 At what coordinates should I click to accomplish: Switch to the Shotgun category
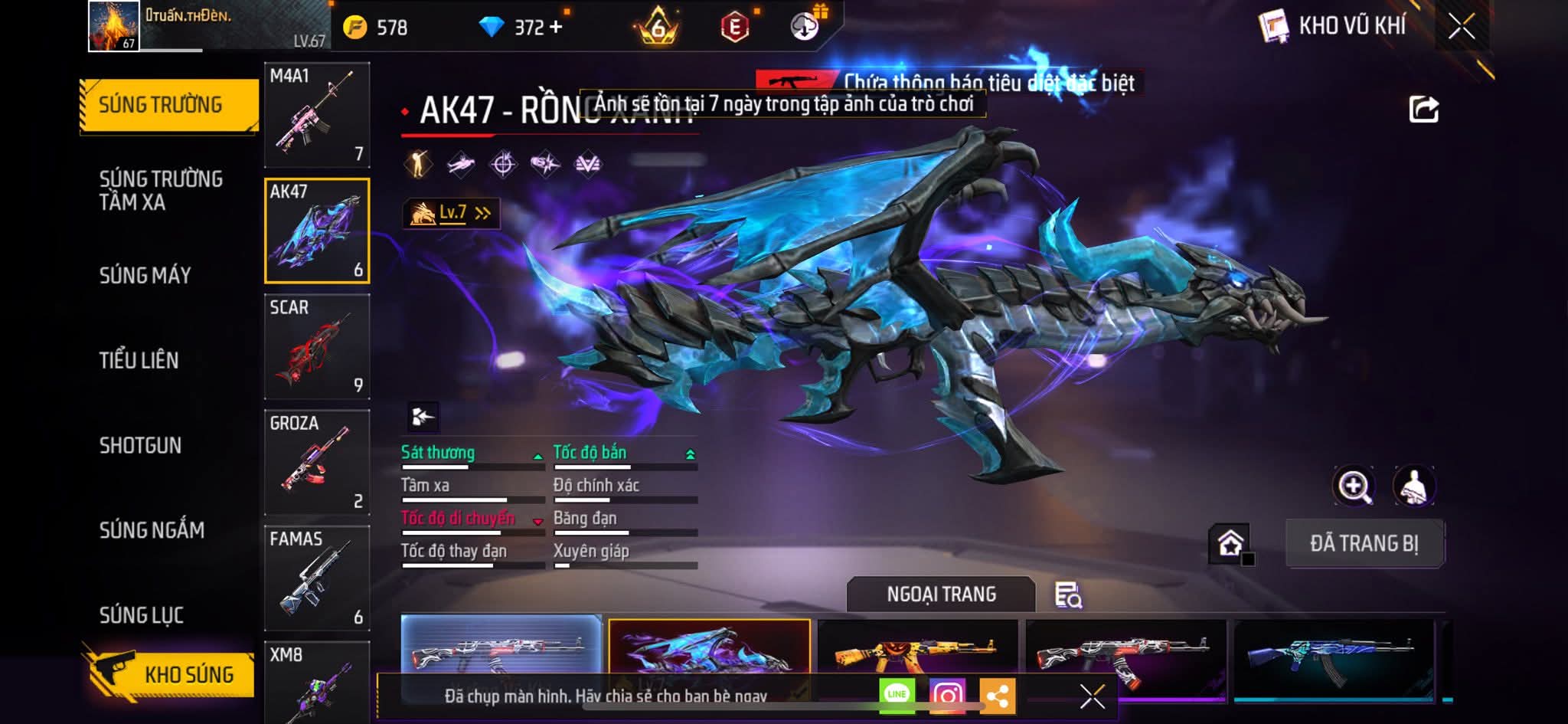click(x=140, y=446)
